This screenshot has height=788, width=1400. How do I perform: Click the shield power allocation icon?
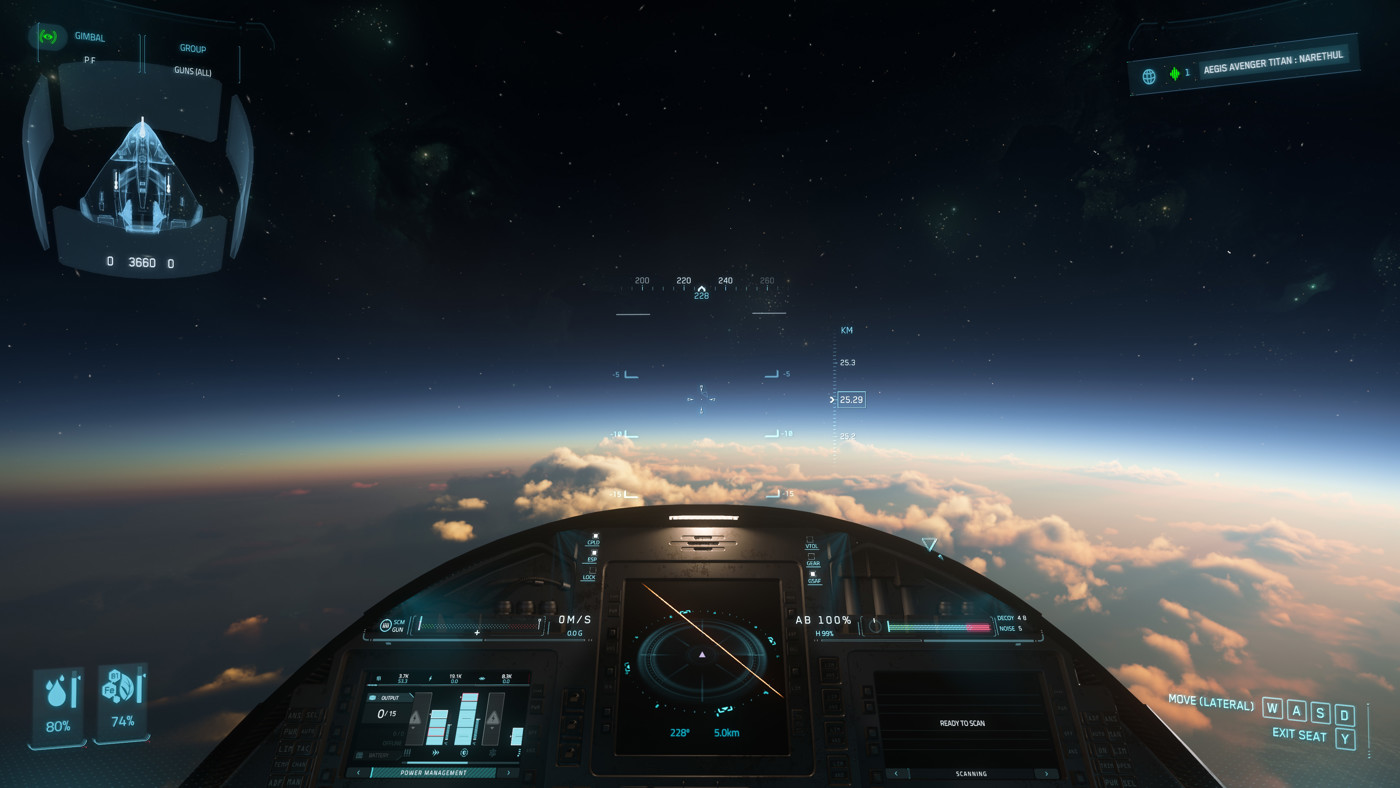(x=465, y=752)
